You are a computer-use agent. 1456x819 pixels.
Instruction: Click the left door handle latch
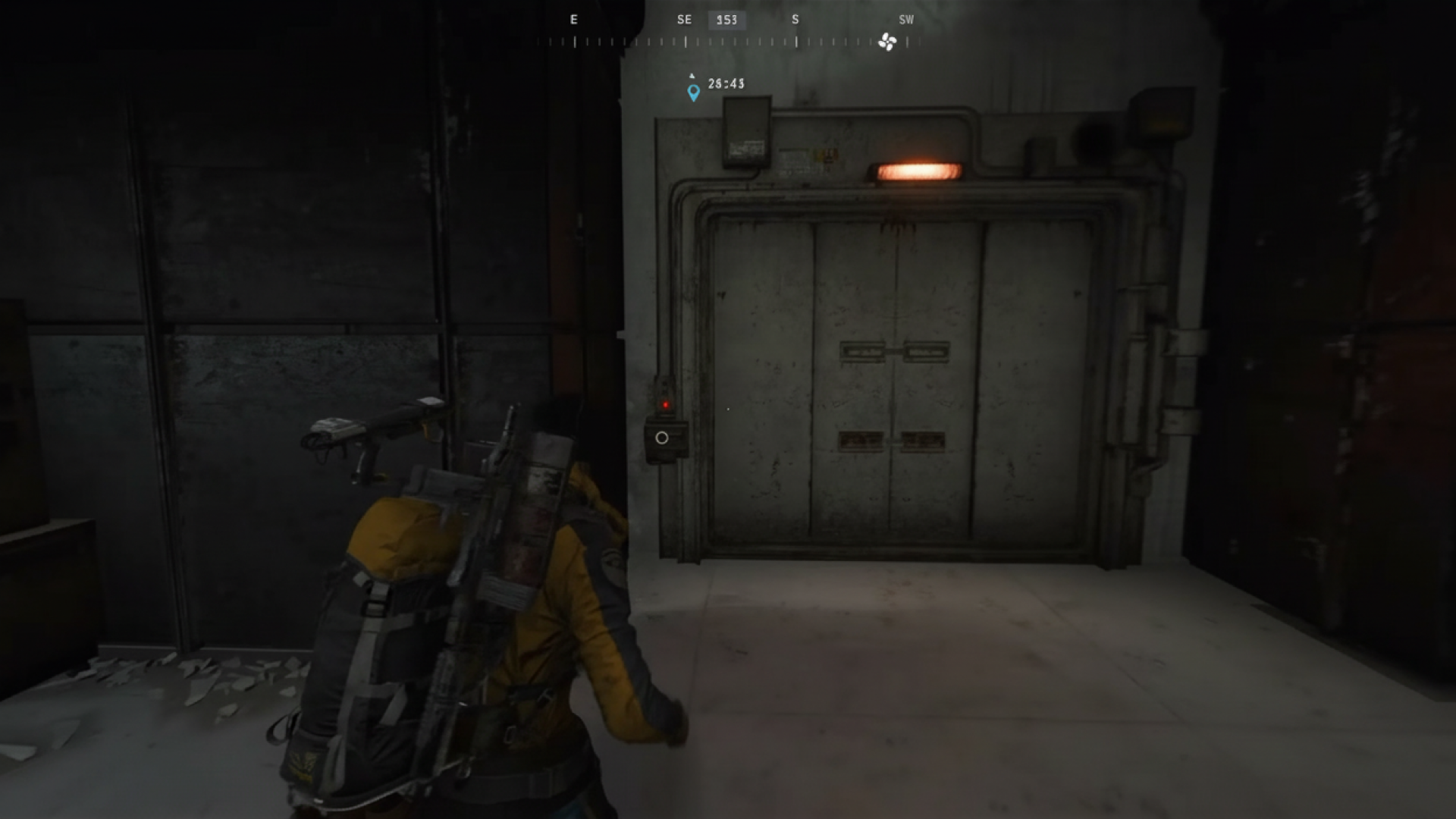click(x=862, y=351)
